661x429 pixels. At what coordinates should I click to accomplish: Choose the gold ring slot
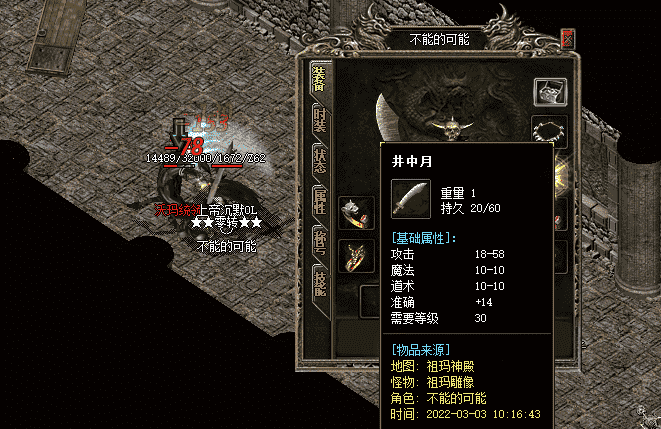click(x=356, y=254)
